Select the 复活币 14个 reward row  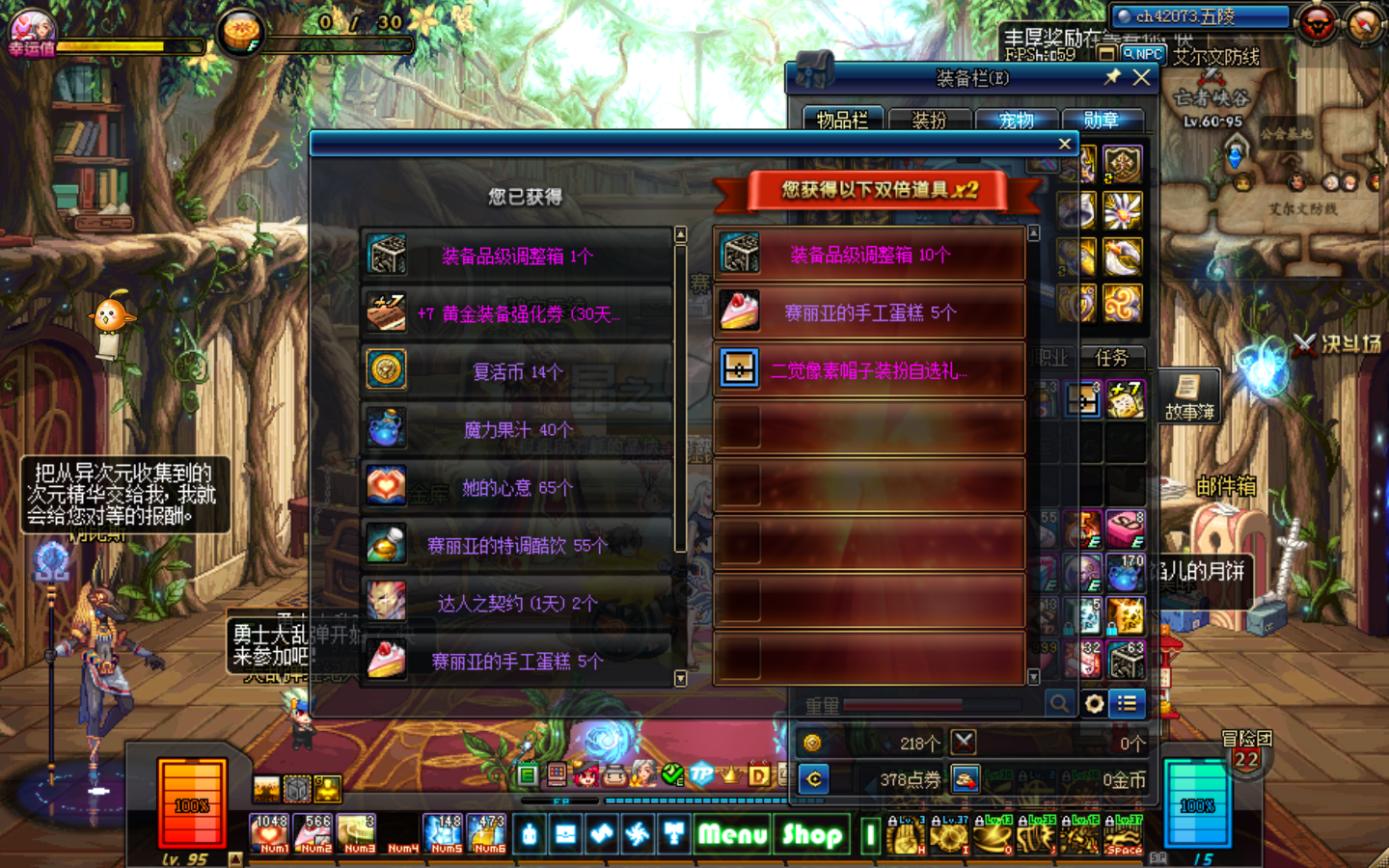pos(516,371)
